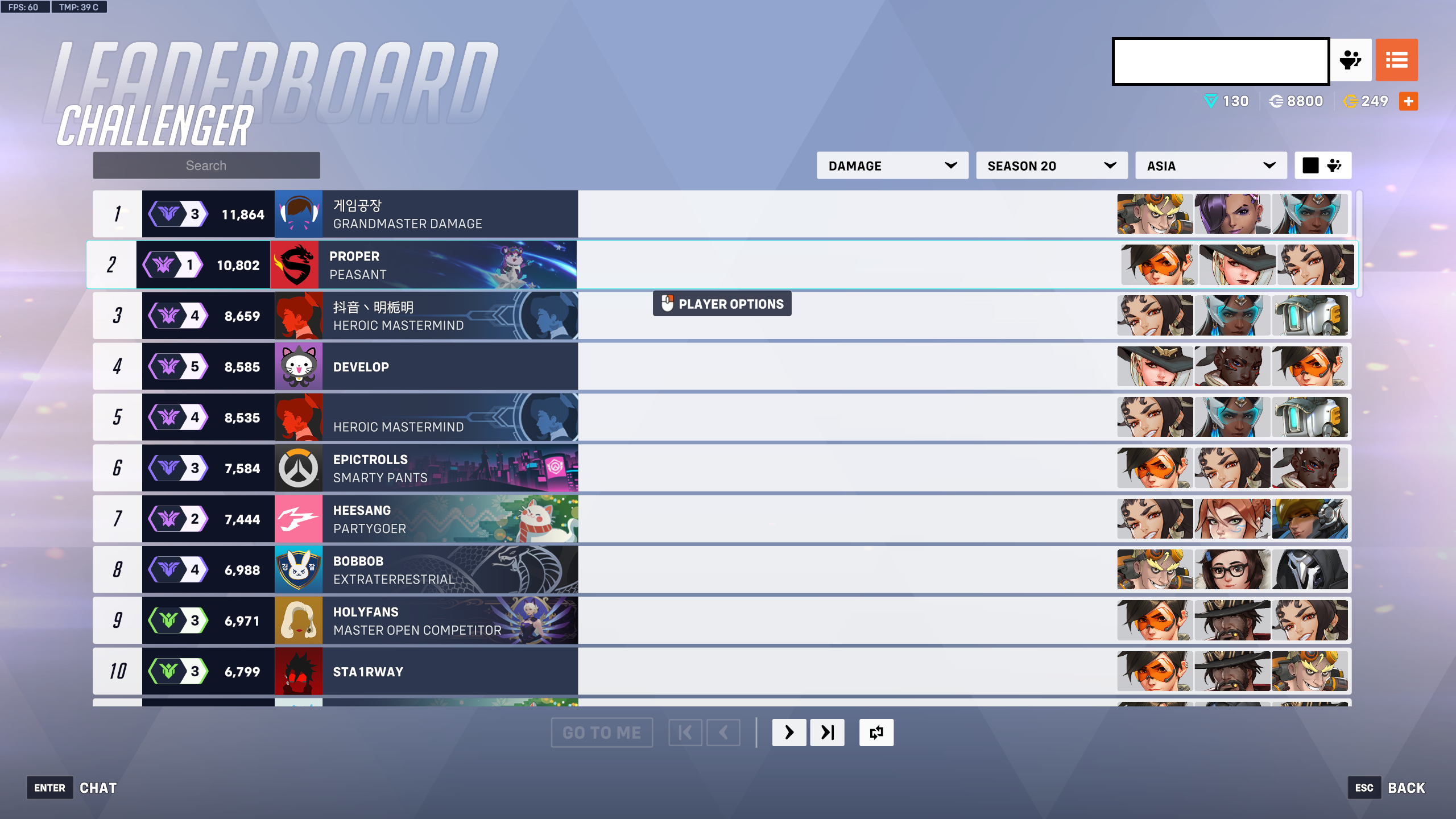Click inside the Search field

pos(206,165)
